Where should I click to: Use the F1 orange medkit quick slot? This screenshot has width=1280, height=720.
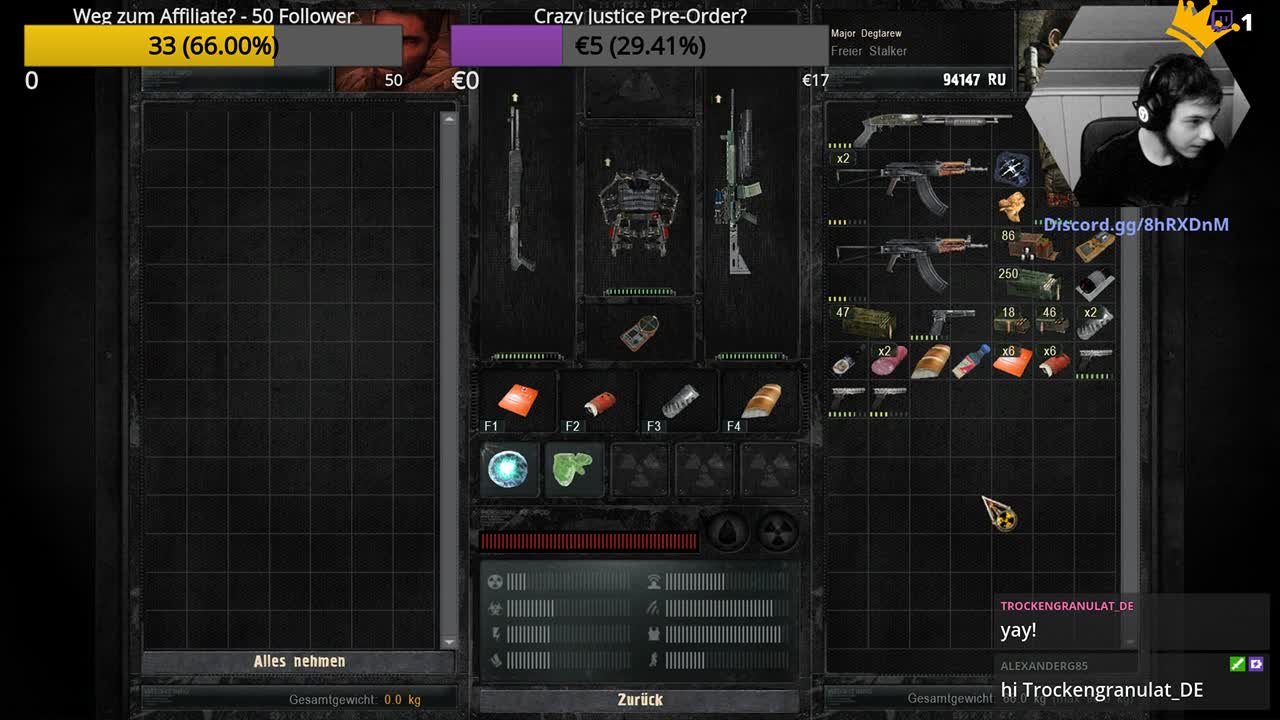(x=518, y=400)
